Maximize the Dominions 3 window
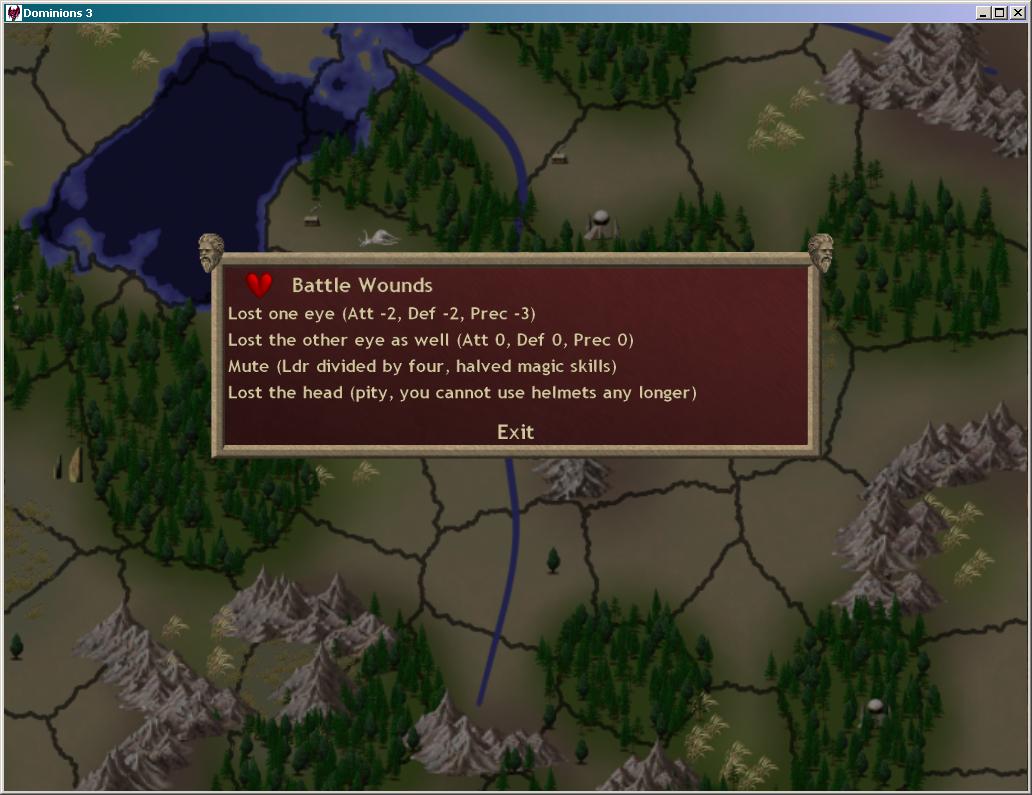 coord(1000,13)
